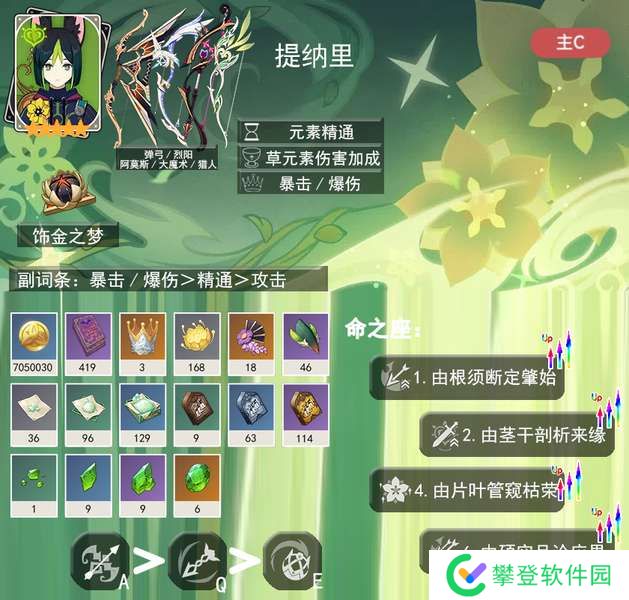Click the normal attack skill icon A
The height and width of the screenshot is (600, 629).
coord(100,559)
